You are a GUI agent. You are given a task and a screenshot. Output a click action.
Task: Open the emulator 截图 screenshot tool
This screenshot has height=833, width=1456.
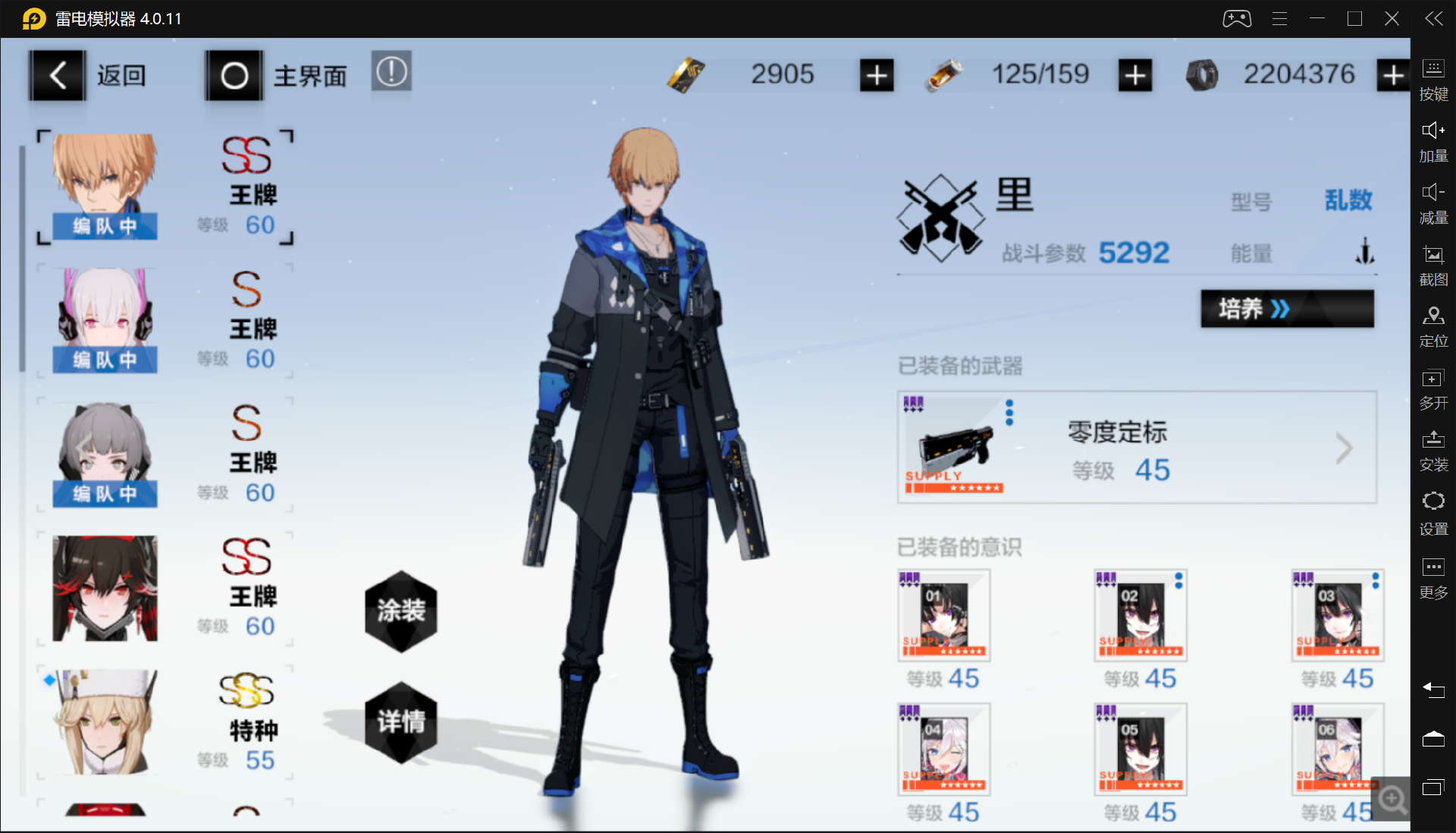[1432, 265]
